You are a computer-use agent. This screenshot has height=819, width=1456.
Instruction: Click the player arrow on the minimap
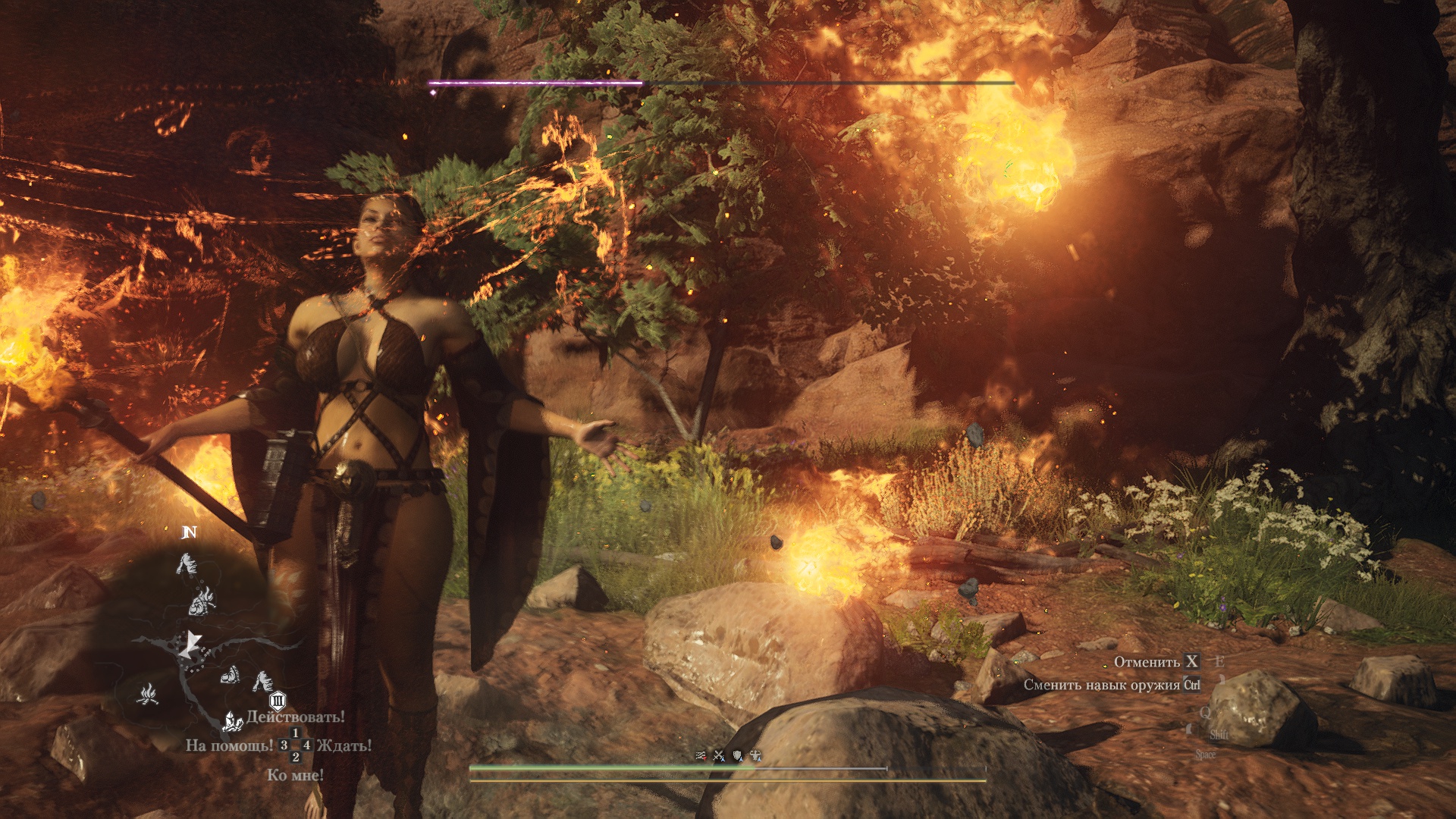(190, 645)
